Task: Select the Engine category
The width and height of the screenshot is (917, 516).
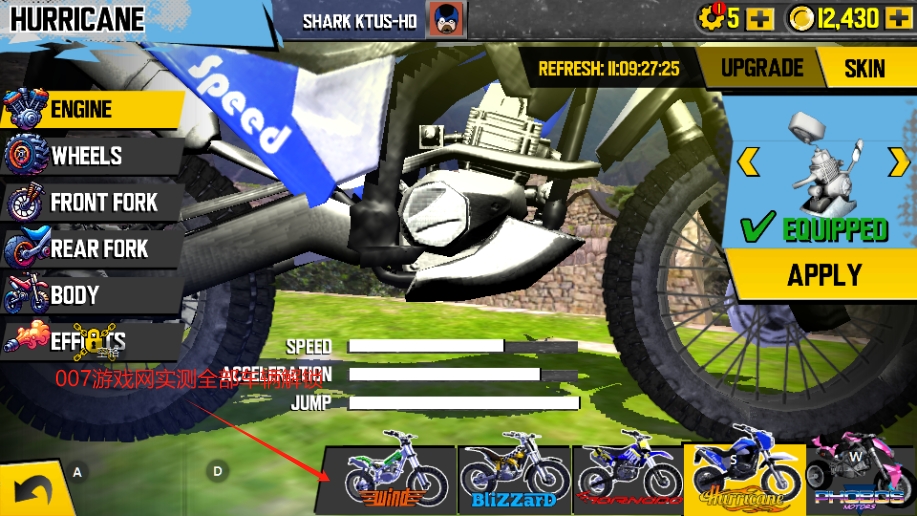Action: click(90, 109)
